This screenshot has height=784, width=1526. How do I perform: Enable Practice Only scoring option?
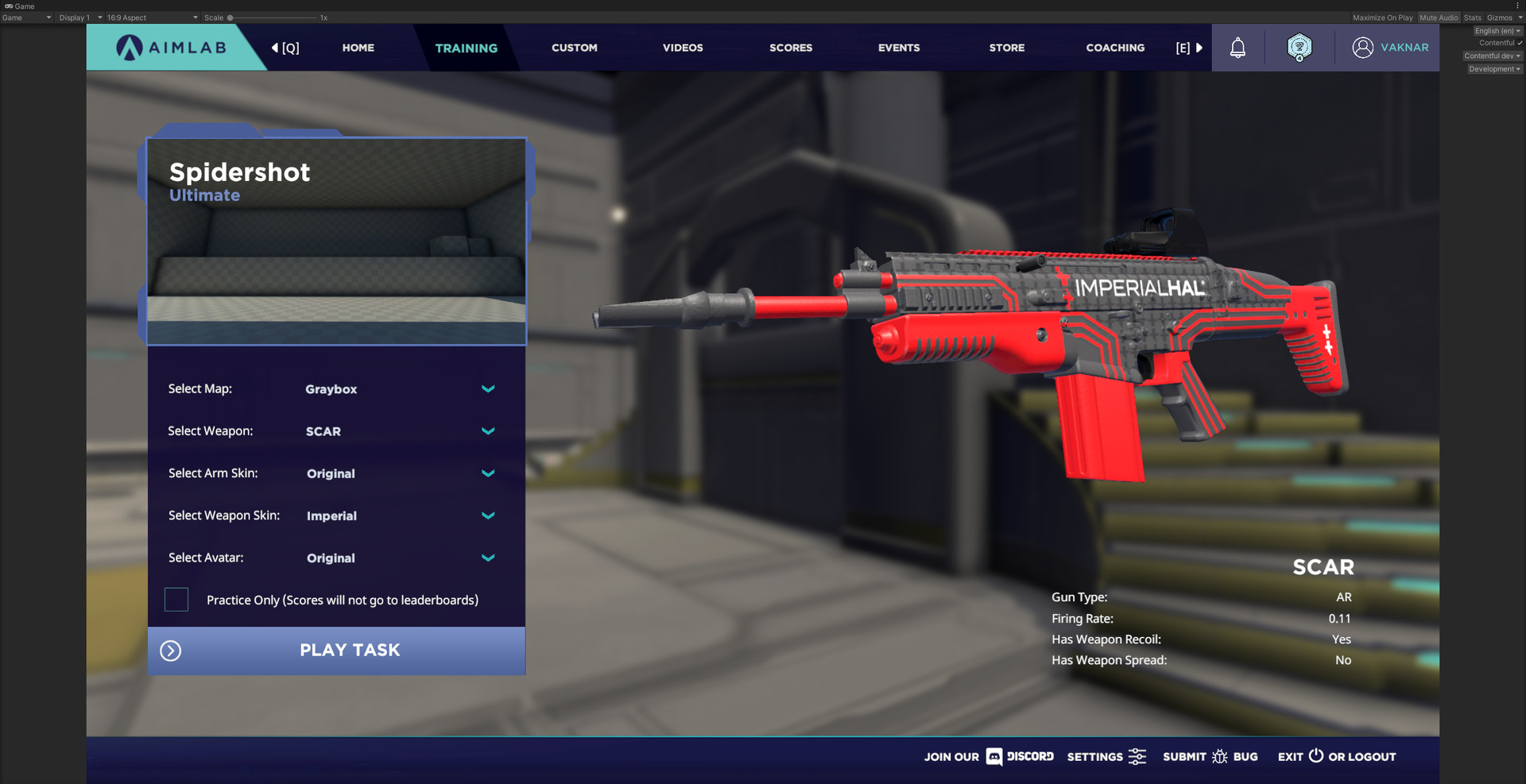(176, 600)
